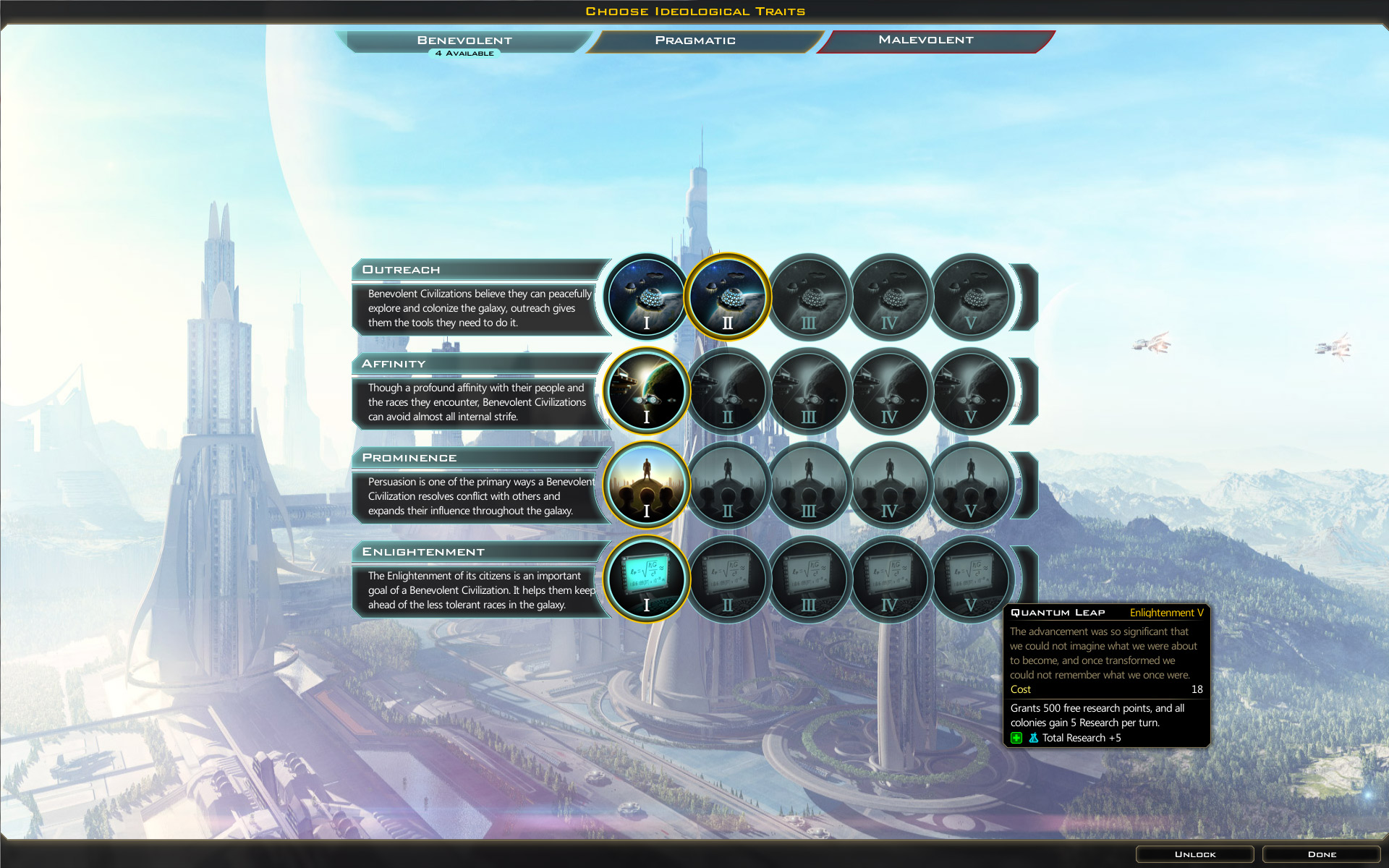
Task: Switch to the Benevolent tab
Action: [464, 41]
